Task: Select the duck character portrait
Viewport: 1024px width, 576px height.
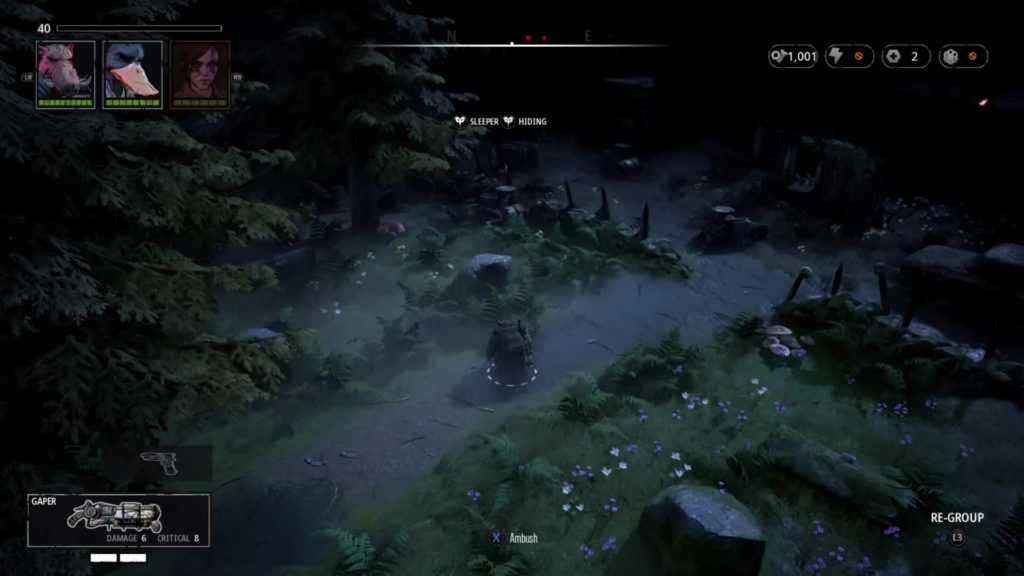Action: click(x=132, y=73)
